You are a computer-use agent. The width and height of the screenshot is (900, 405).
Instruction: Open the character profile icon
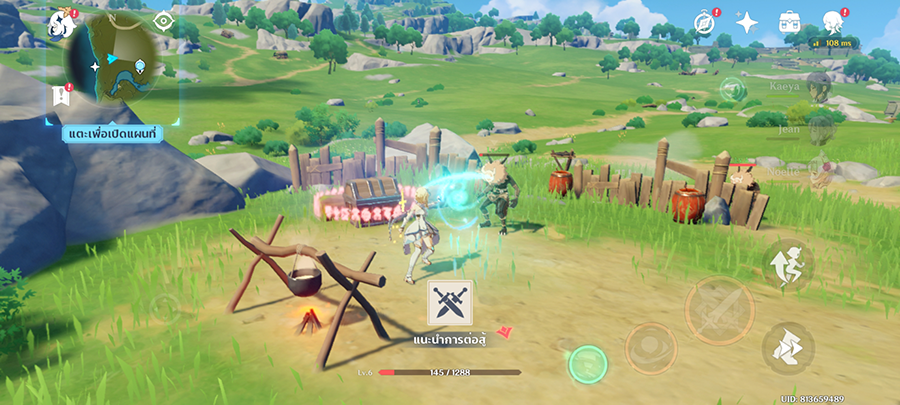[832, 22]
